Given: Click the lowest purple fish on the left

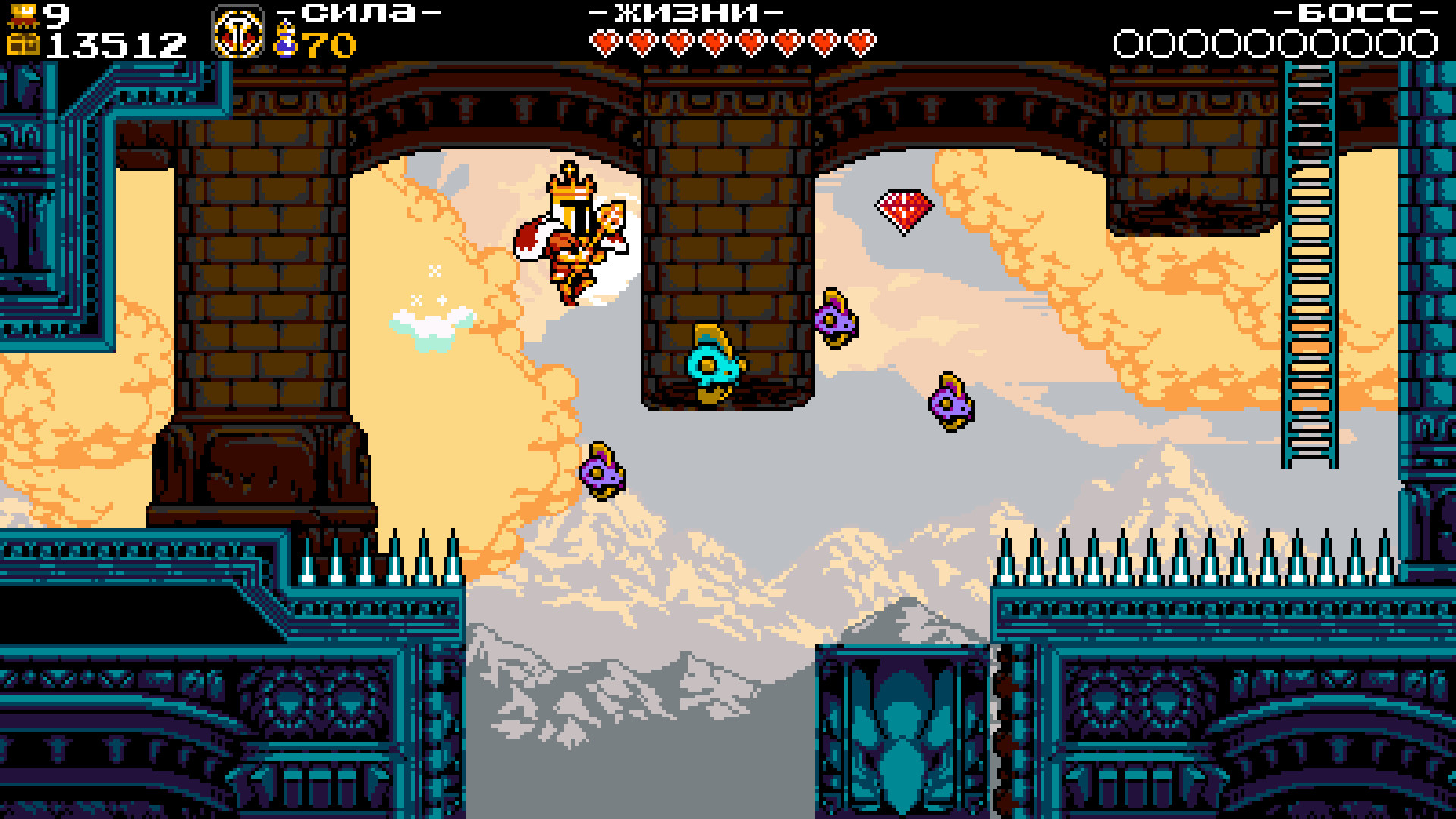Looking at the screenshot, I should tap(601, 470).
